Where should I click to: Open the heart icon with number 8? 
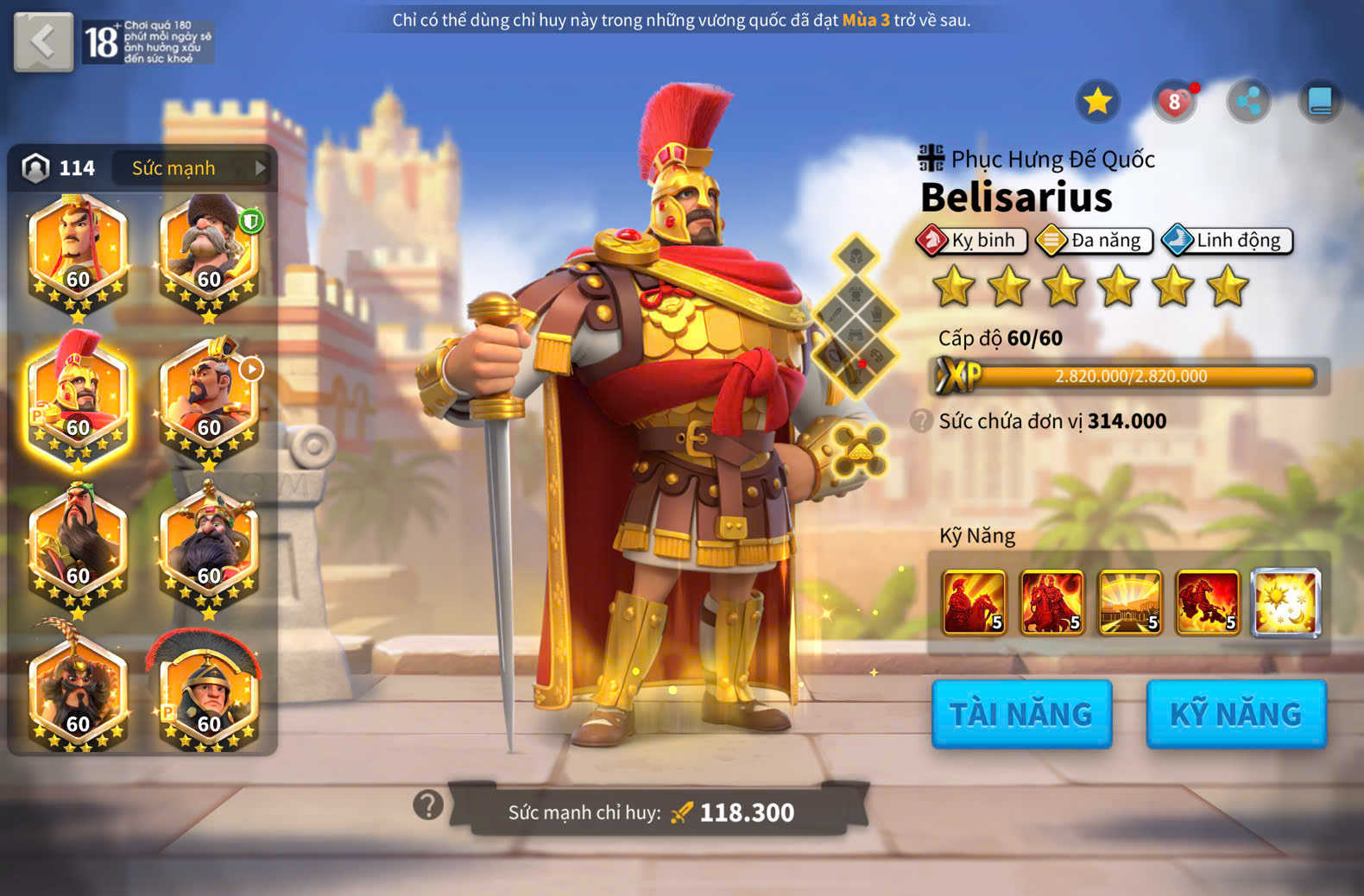point(1174,102)
